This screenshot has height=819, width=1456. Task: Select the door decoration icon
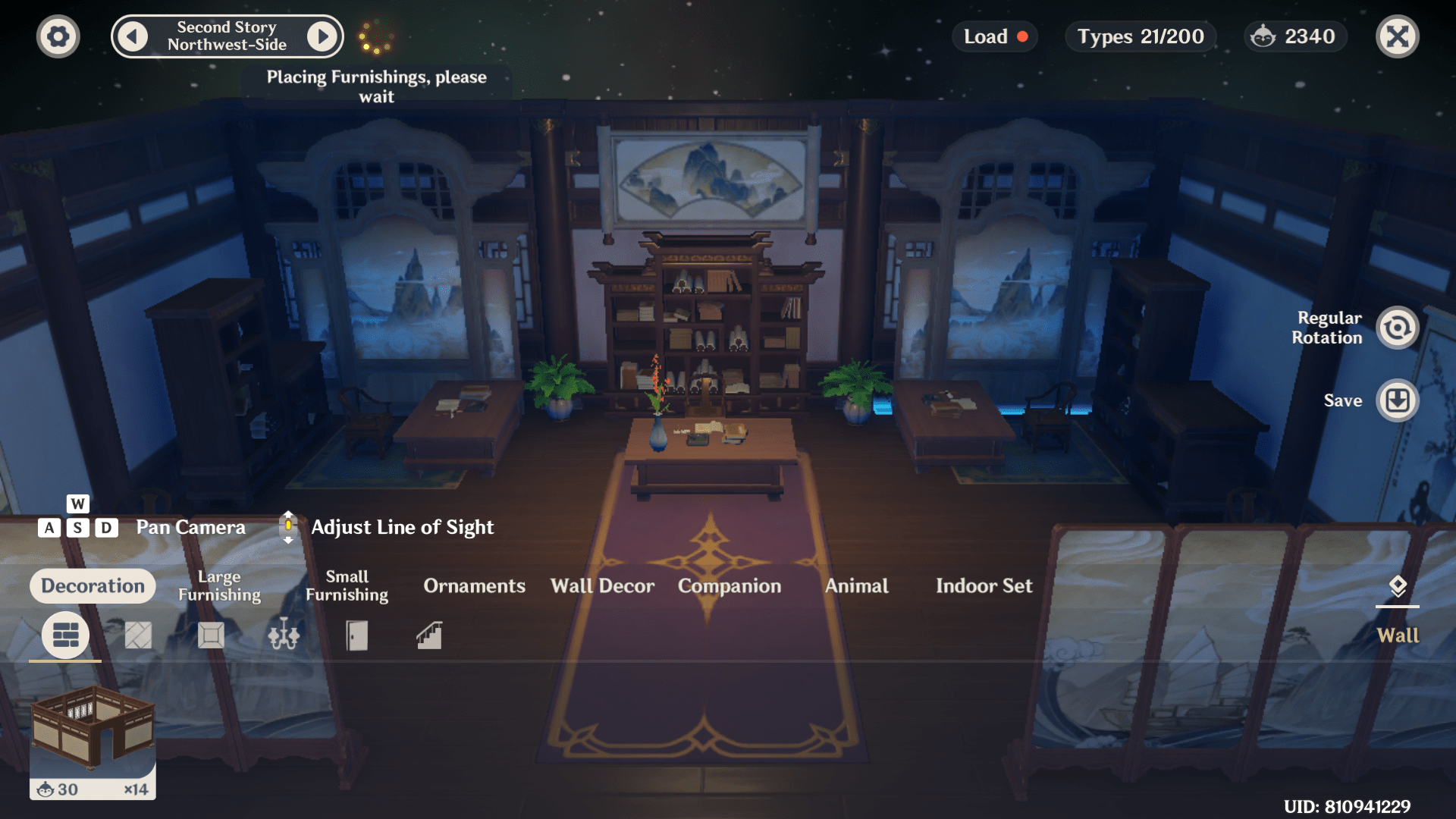point(356,635)
